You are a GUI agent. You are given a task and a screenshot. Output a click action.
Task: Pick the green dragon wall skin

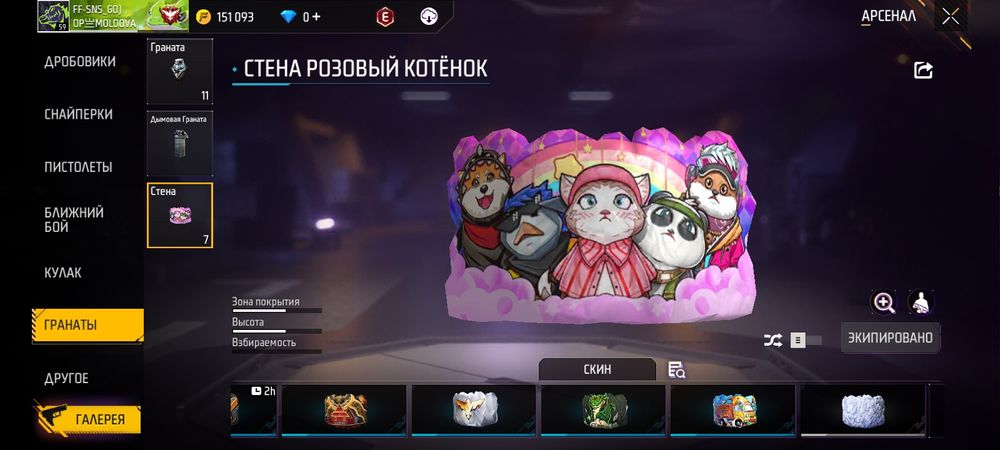coord(604,409)
